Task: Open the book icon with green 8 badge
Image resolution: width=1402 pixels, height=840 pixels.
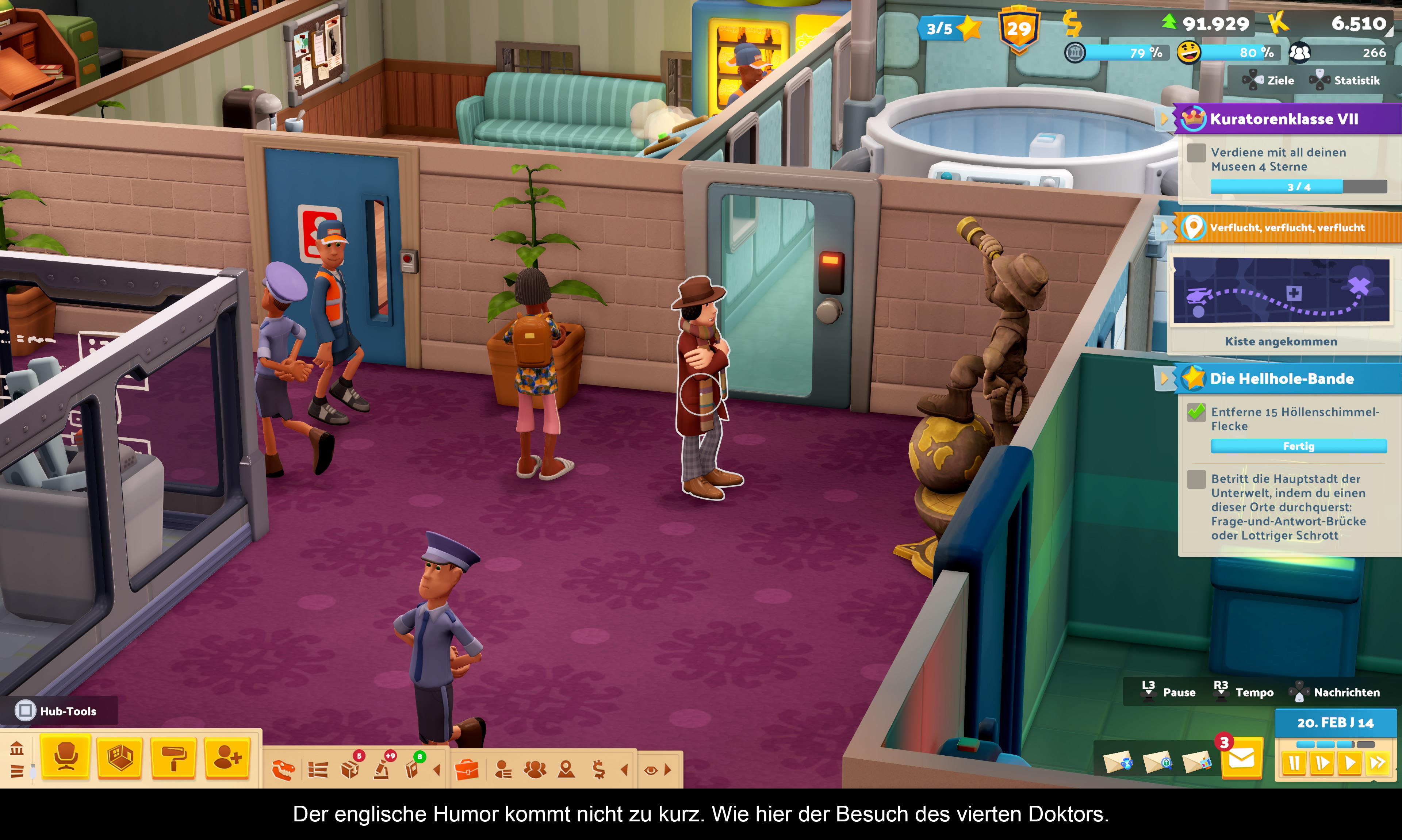Action: 413,769
